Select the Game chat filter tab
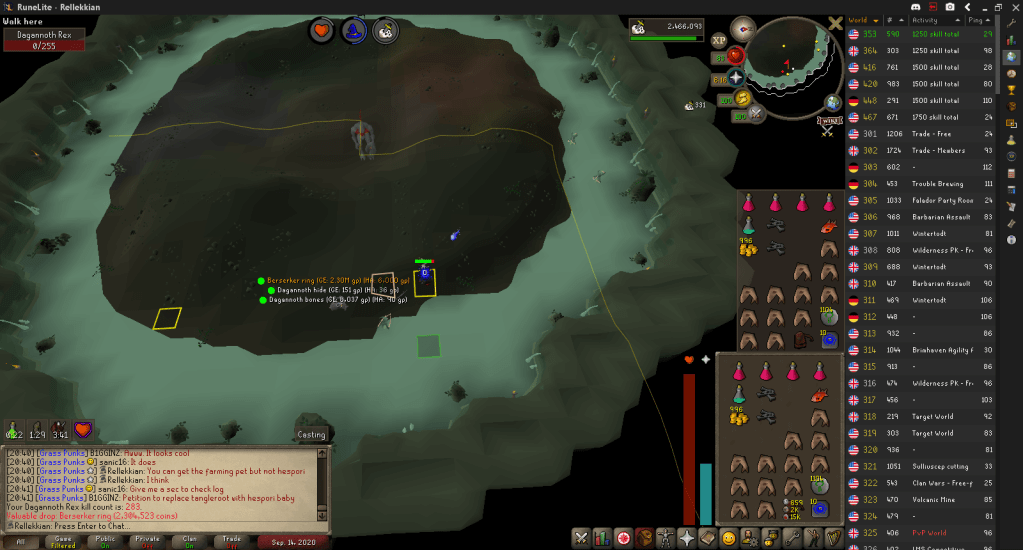The image size is (1023, 550). coord(62,542)
